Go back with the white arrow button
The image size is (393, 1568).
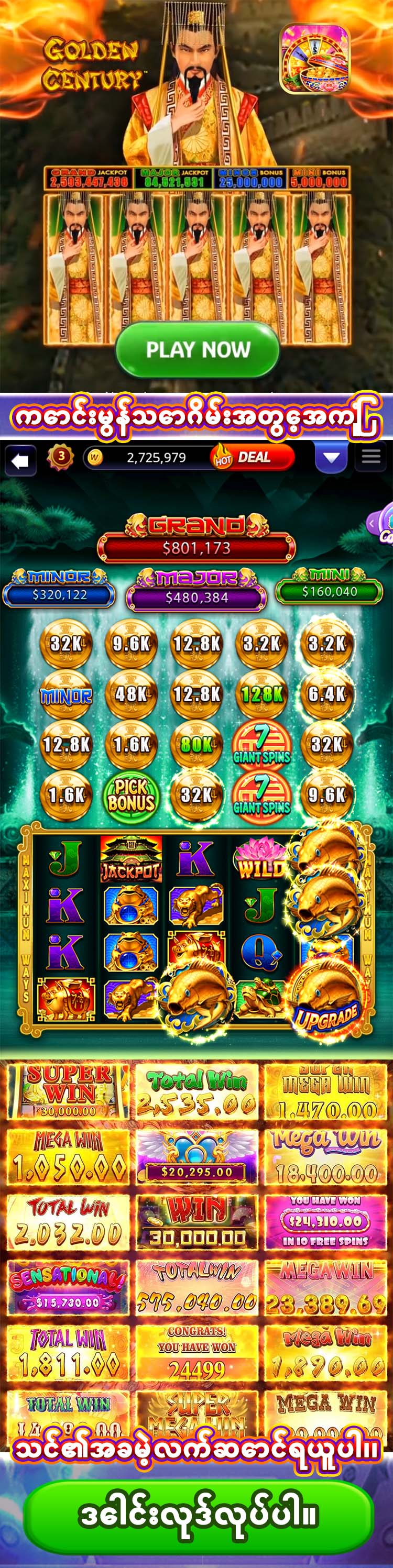(20, 460)
